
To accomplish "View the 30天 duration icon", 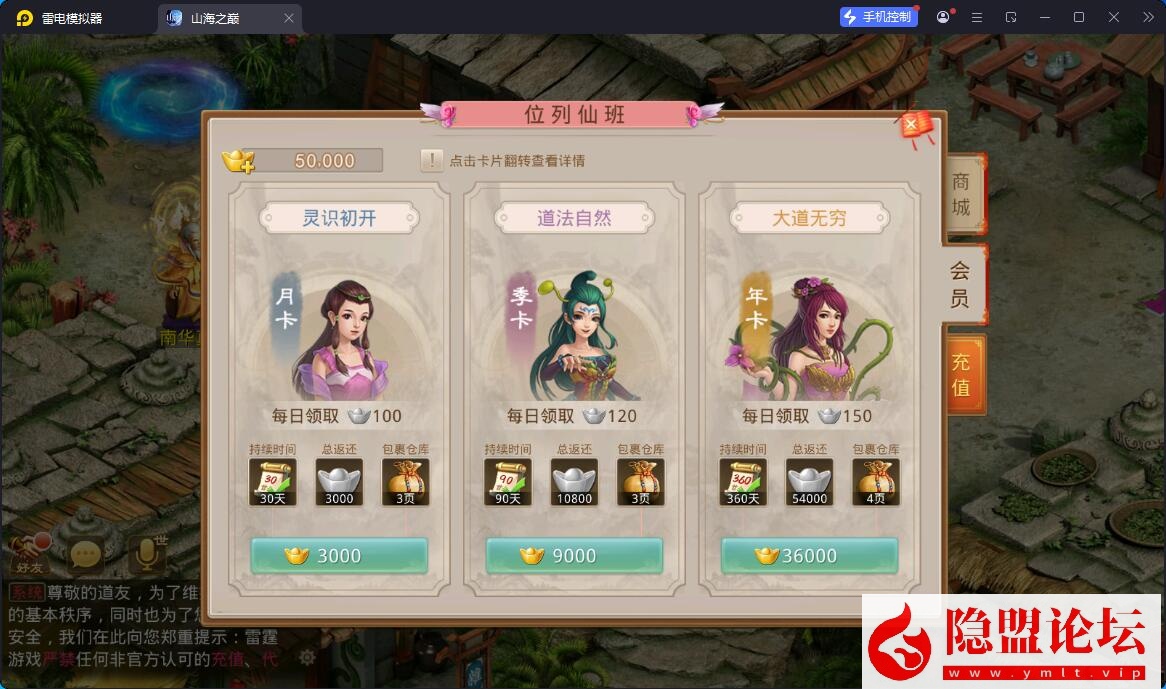I will pyautogui.click(x=272, y=482).
